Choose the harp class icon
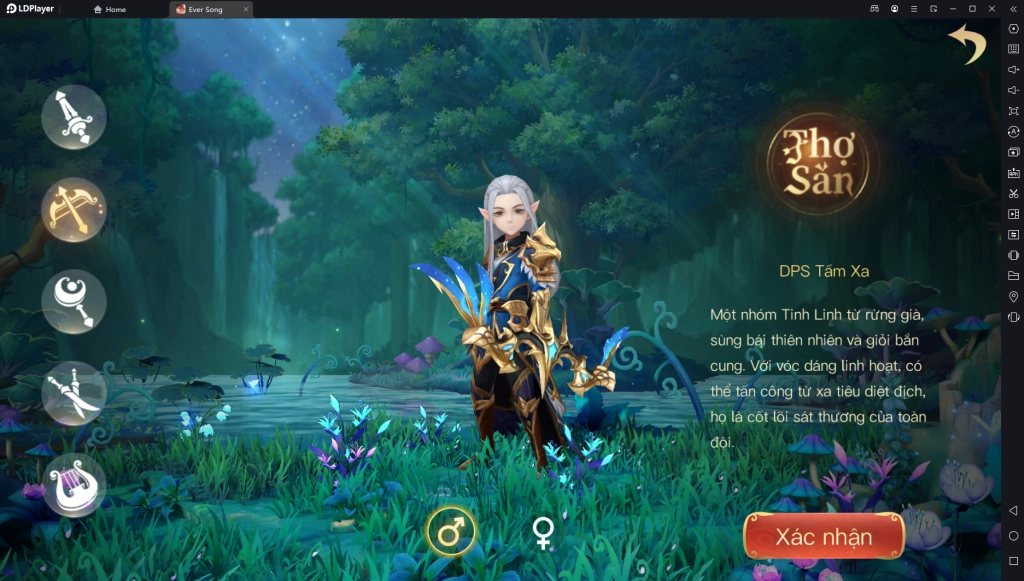Image resolution: width=1024 pixels, height=581 pixels. [73, 485]
